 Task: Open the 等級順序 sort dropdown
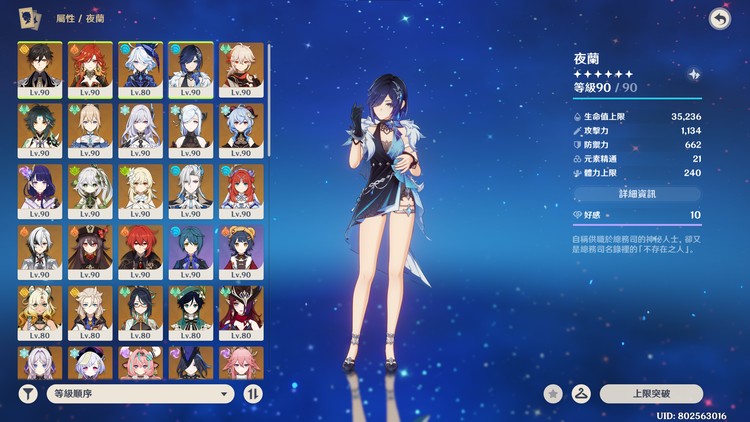point(140,394)
